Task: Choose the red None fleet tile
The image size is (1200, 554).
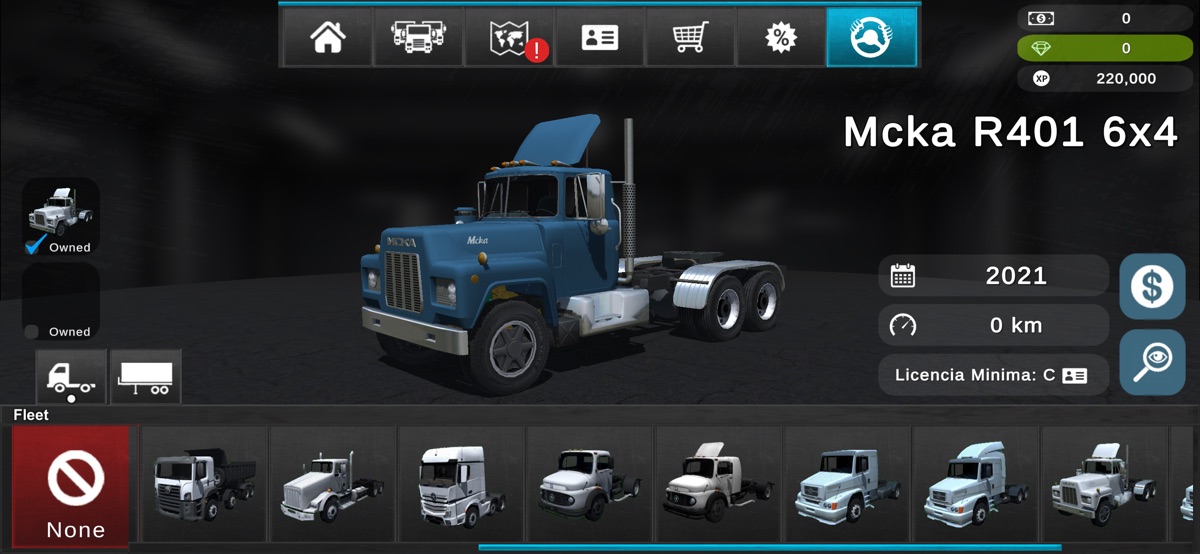Action: [71, 487]
